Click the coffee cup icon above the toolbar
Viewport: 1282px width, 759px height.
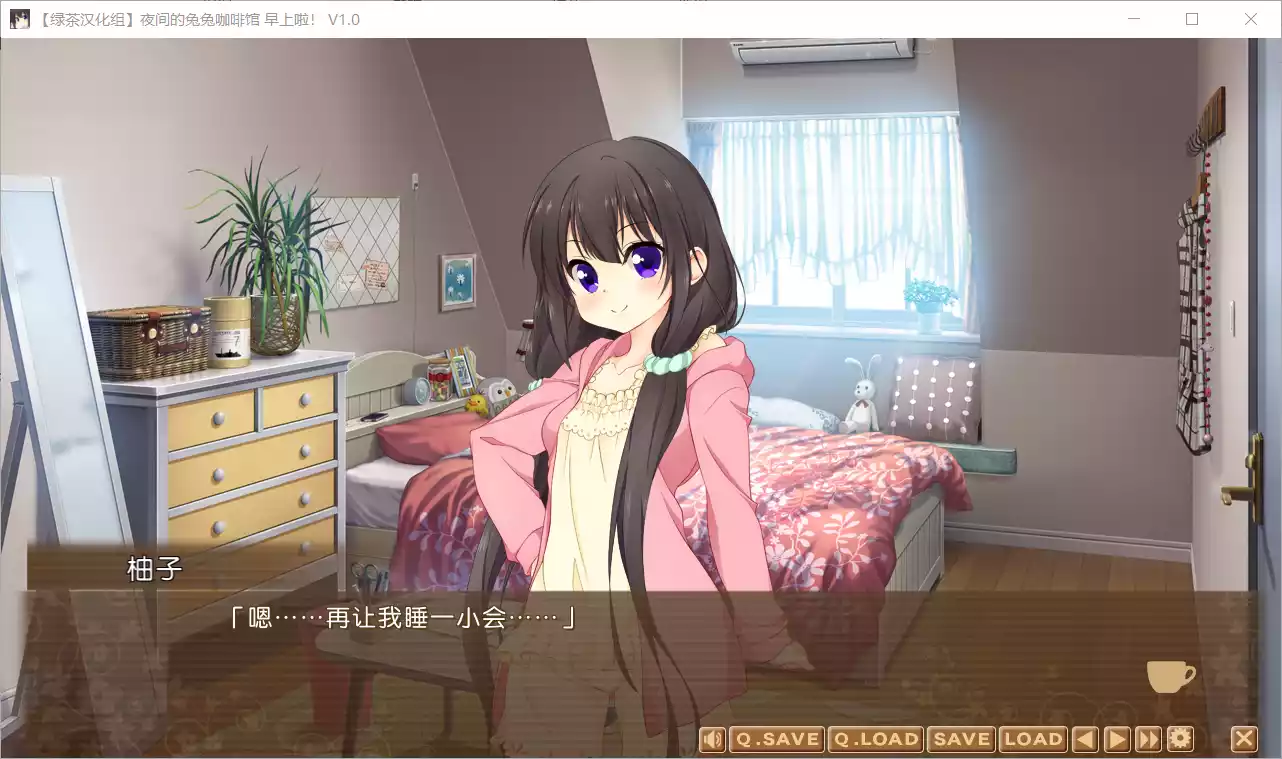pyautogui.click(x=1171, y=676)
